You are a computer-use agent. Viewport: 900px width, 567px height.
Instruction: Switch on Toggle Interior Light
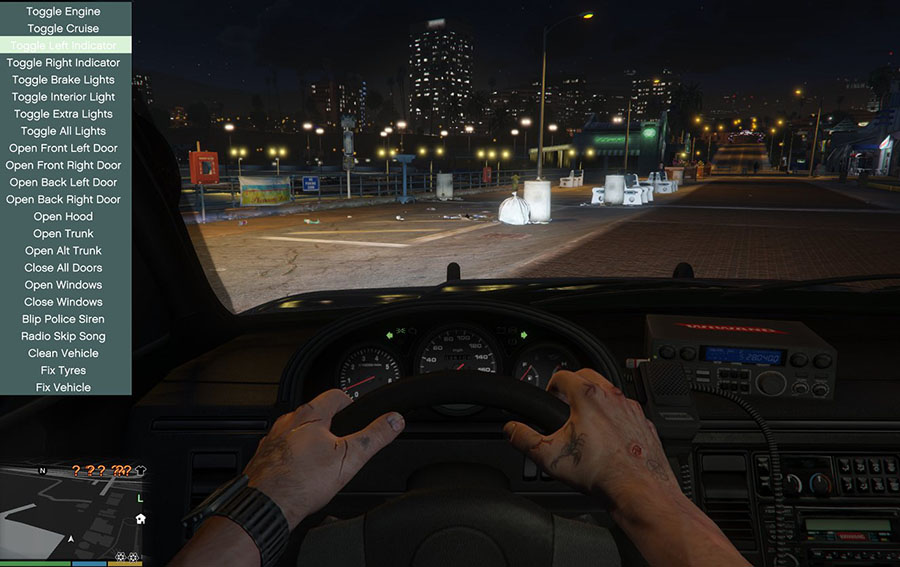63,97
